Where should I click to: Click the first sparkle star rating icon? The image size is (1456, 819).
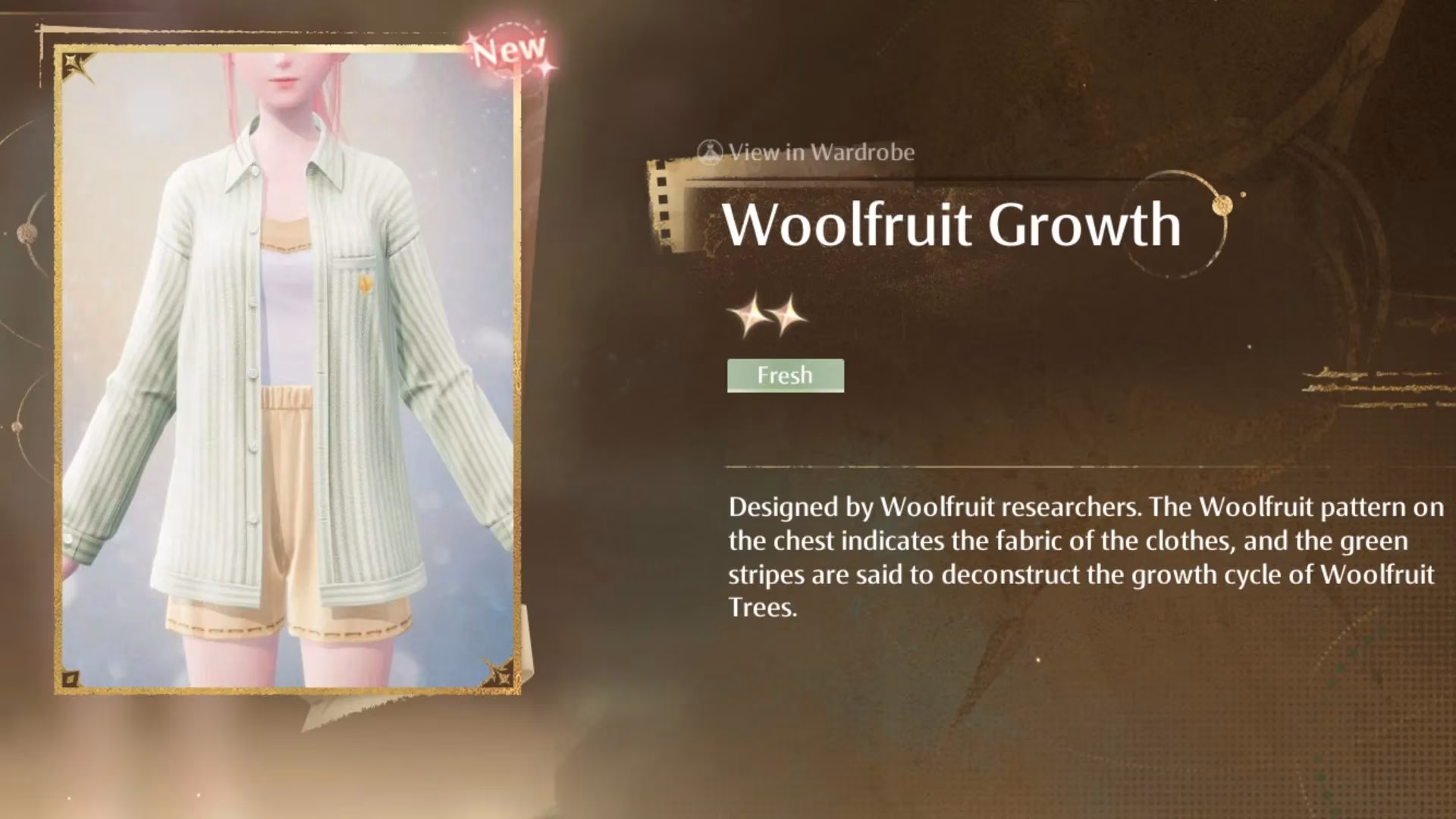click(753, 313)
